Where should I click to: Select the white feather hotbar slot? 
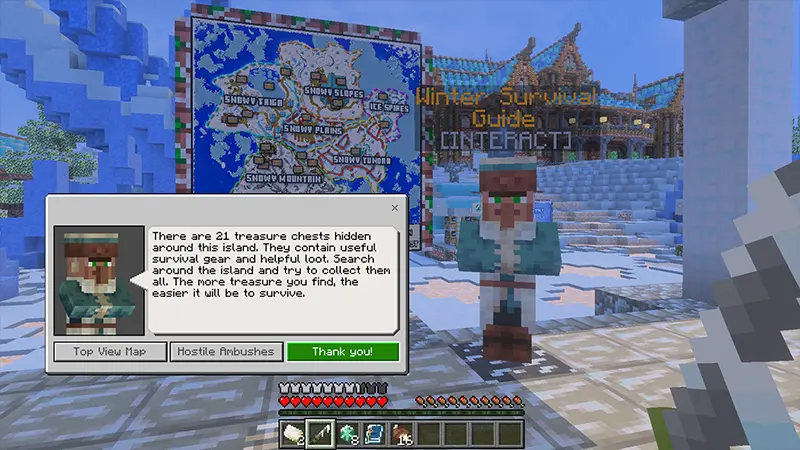coord(292,432)
